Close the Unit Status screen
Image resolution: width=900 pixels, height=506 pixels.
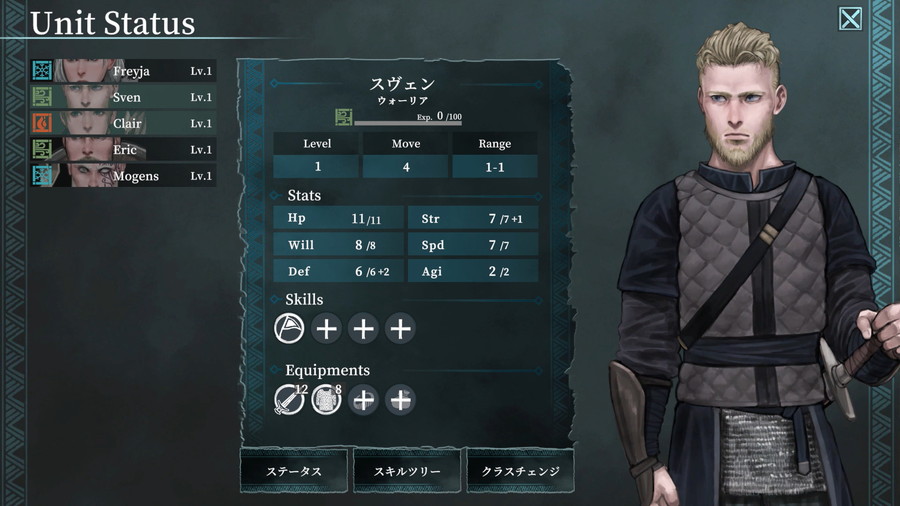click(850, 19)
